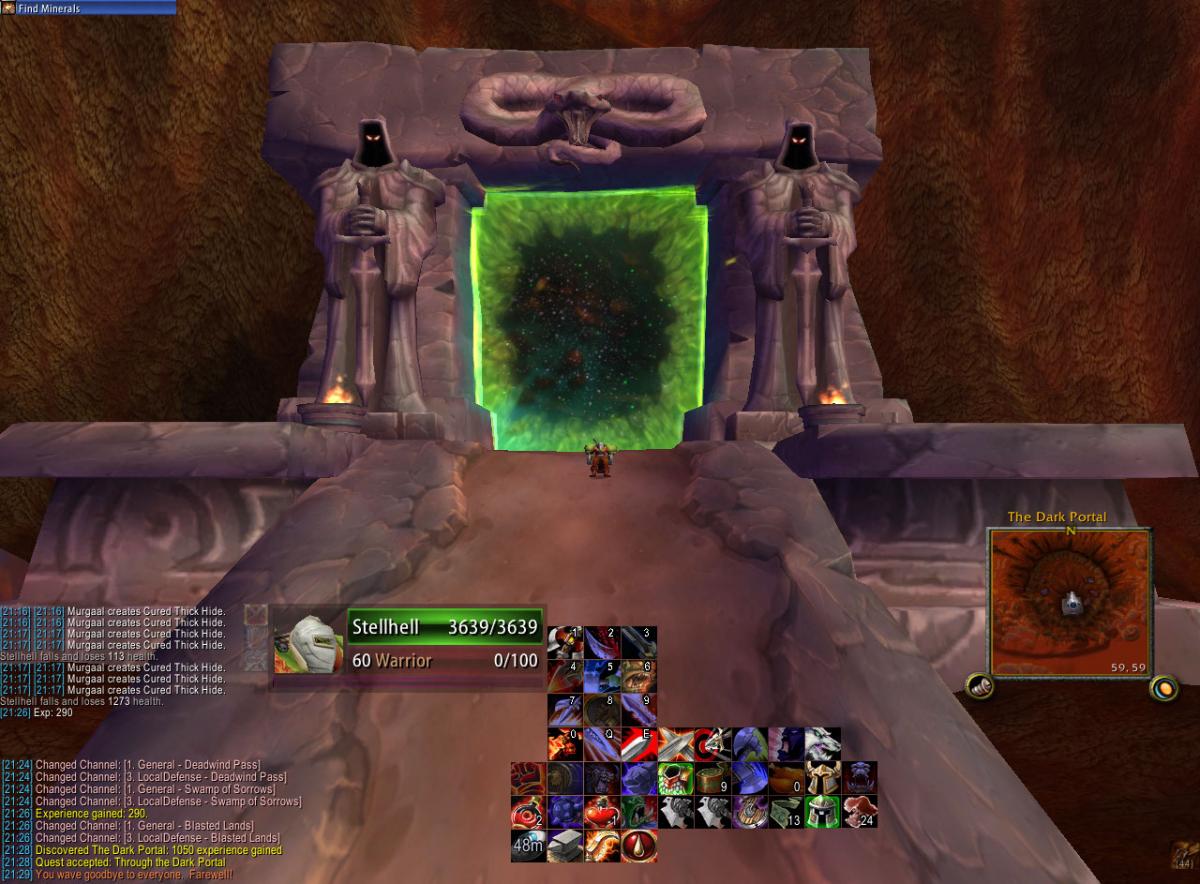1200x884 pixels.
Task: Activate the ability bound to key 1
Action: pyautogui.click(x=565, y=642)
